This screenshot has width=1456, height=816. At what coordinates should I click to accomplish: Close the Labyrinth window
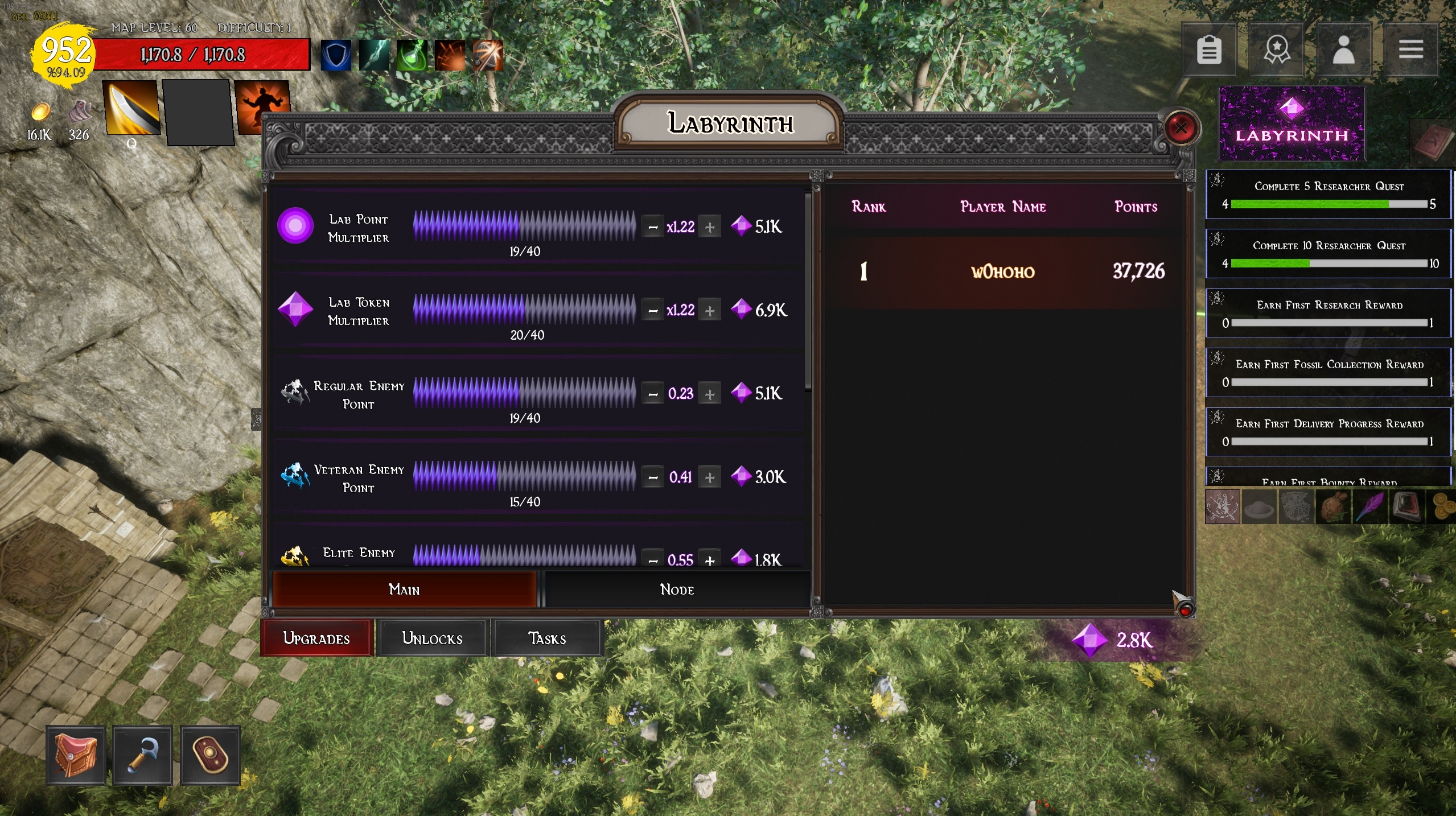coord(1181,128)
